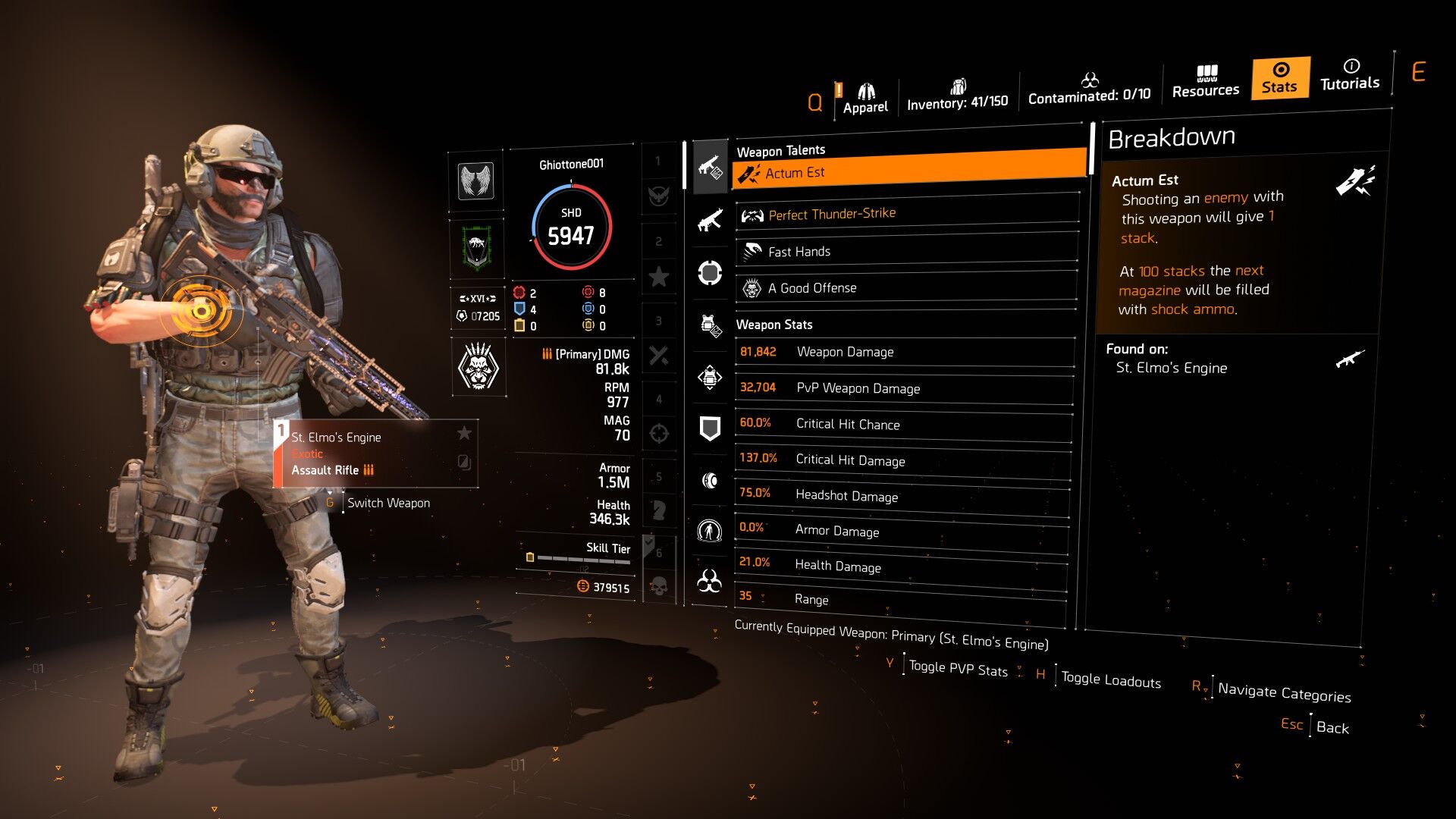Switch to the Inventory tab
The image size is (1456, 819).
957,96
